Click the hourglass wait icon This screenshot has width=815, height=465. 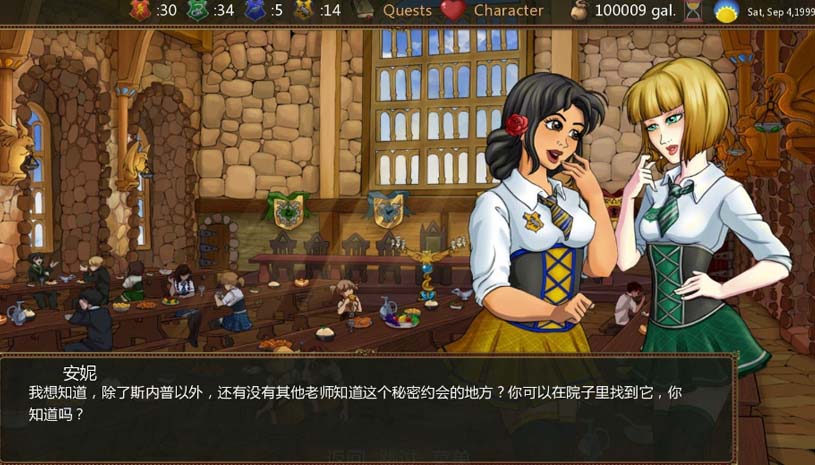click(693, 11)
